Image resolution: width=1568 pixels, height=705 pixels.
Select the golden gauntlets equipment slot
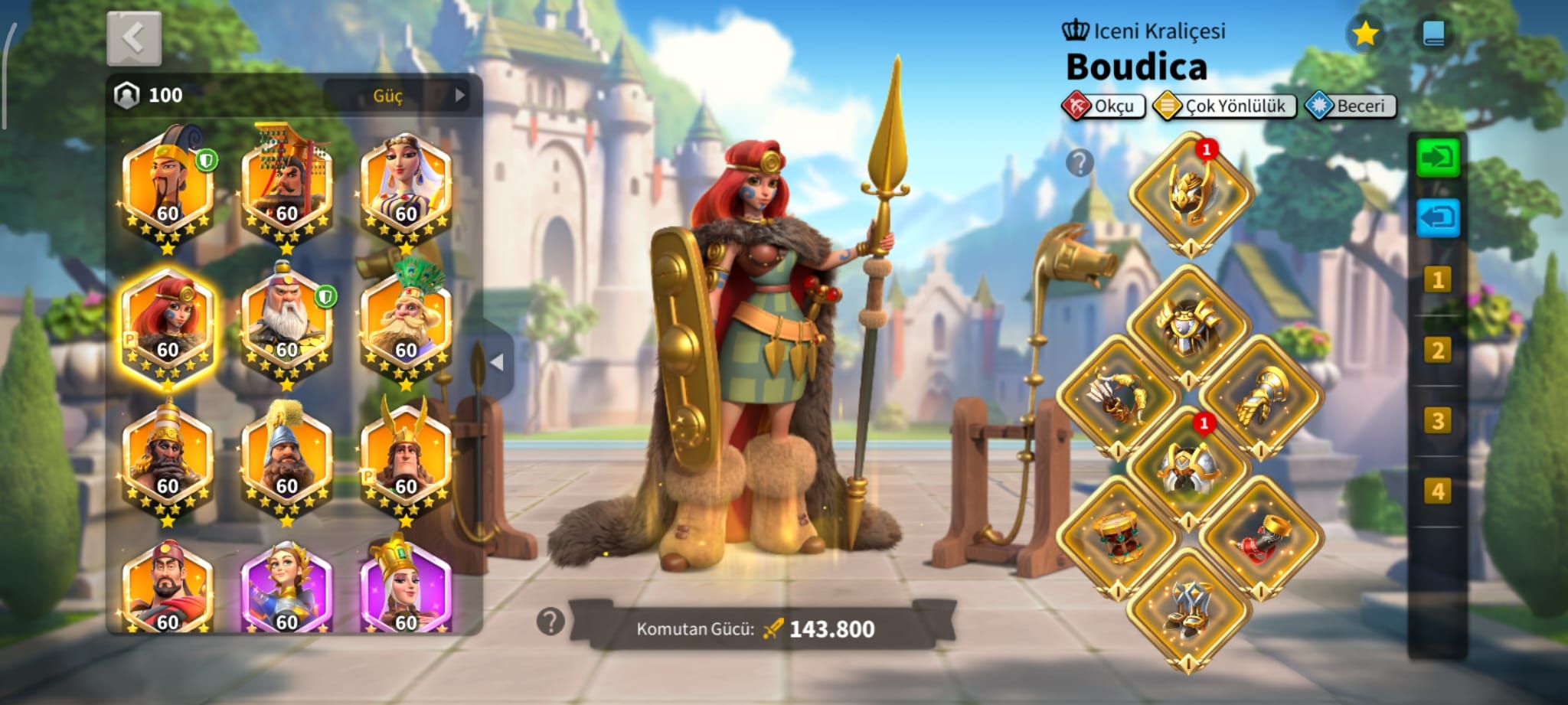(1260, 397)
